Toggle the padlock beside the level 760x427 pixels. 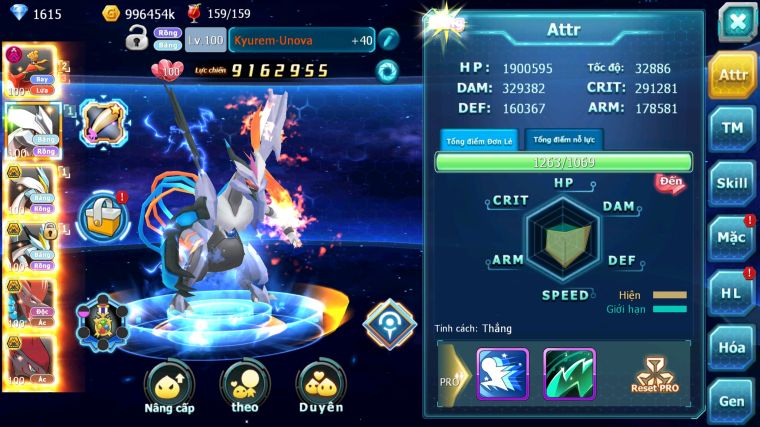point(137,39)
